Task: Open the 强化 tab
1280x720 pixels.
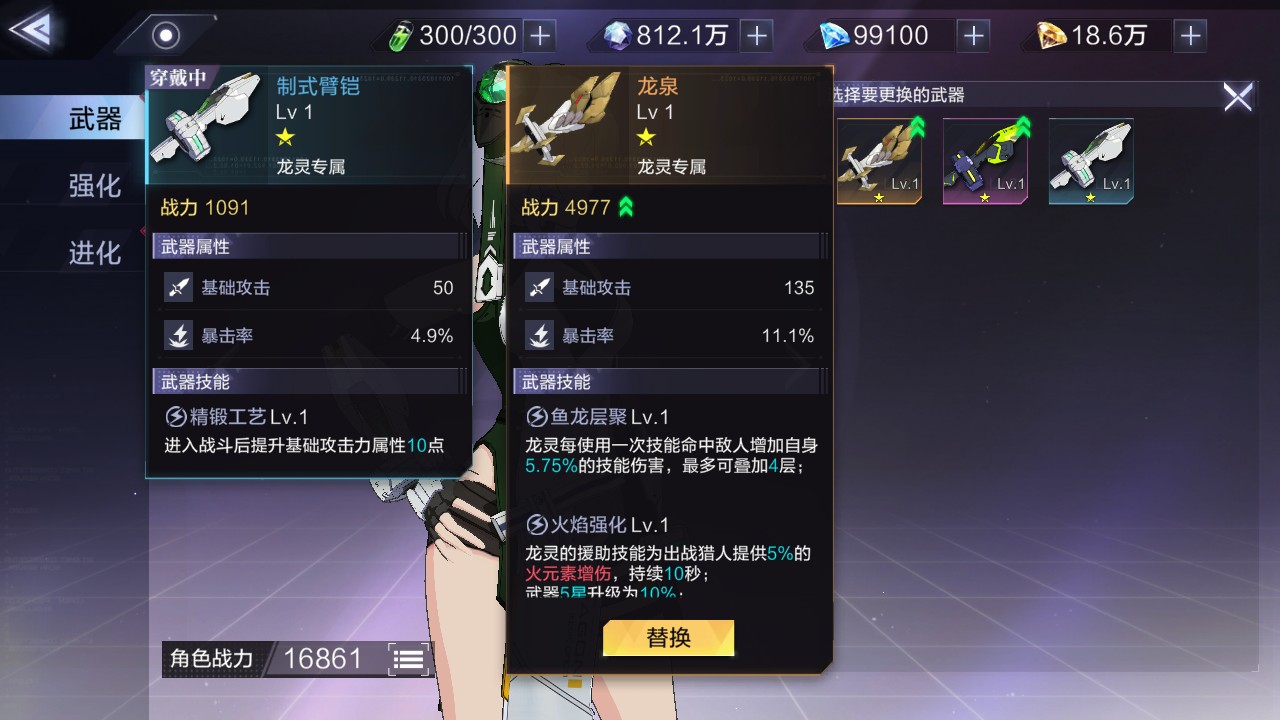Action: (94, 186)
